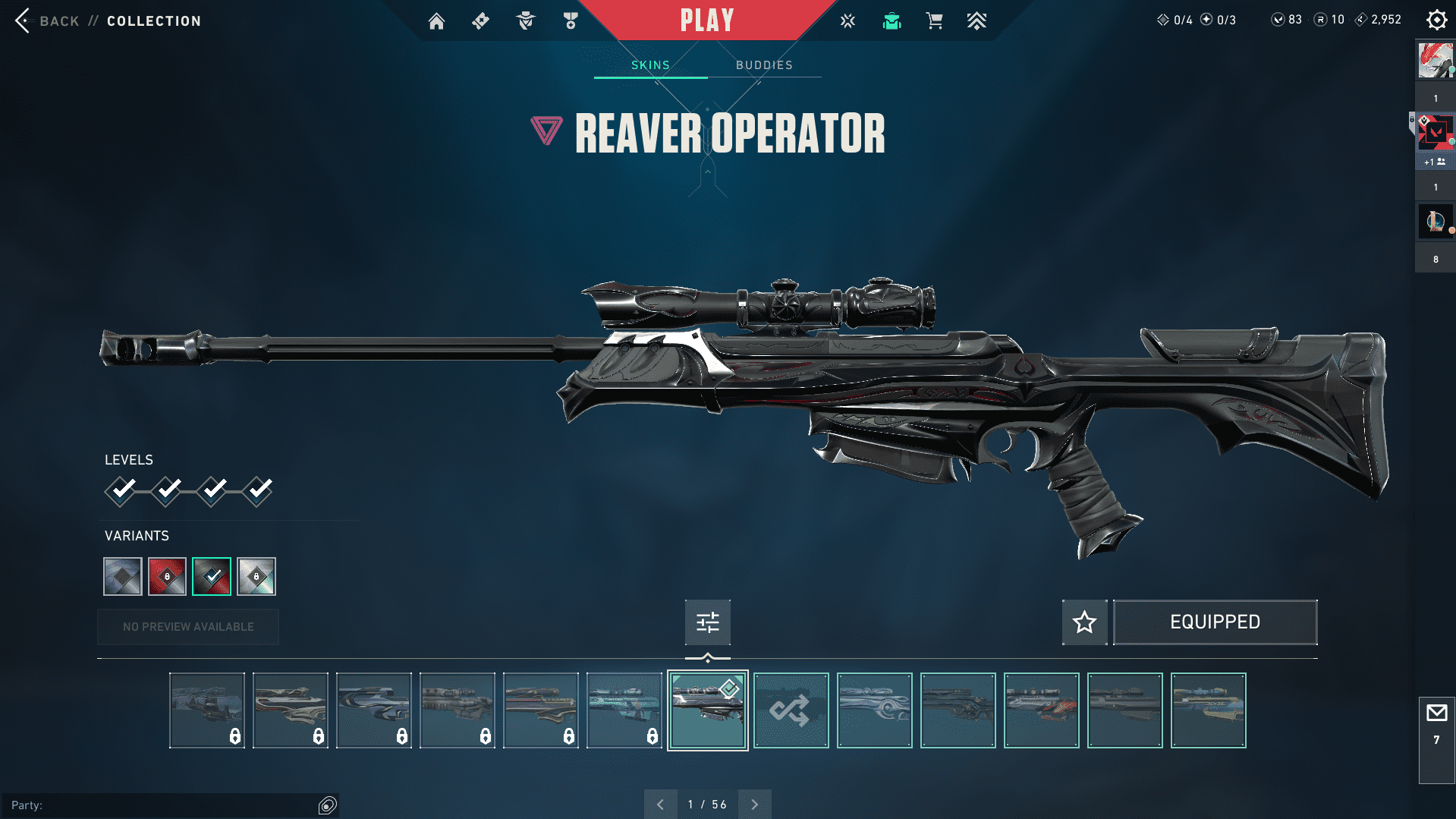
Task: Open the home screen icon
Action: pos(436,21)
